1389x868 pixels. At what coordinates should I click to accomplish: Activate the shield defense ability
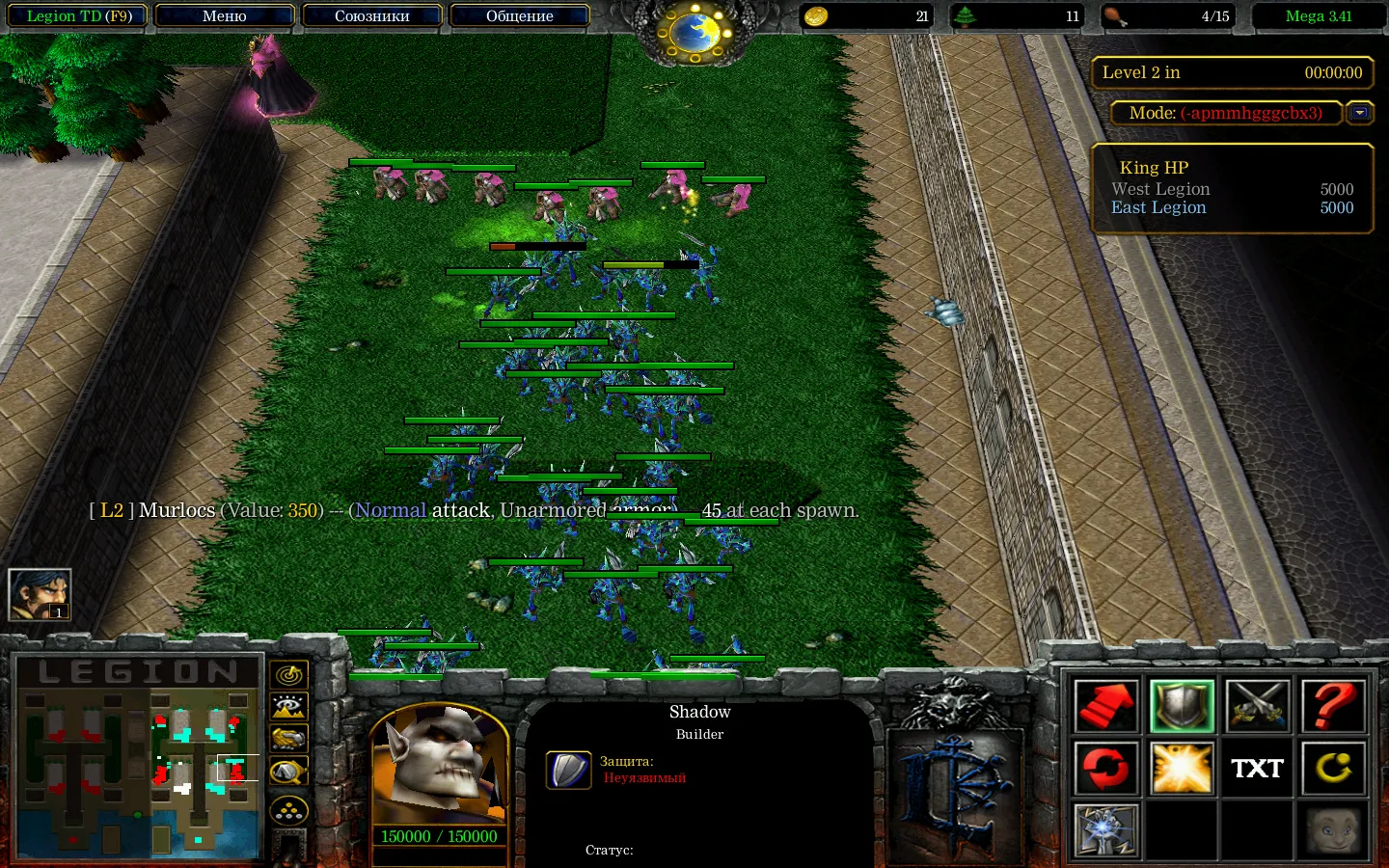click(x=1181, y=706)
